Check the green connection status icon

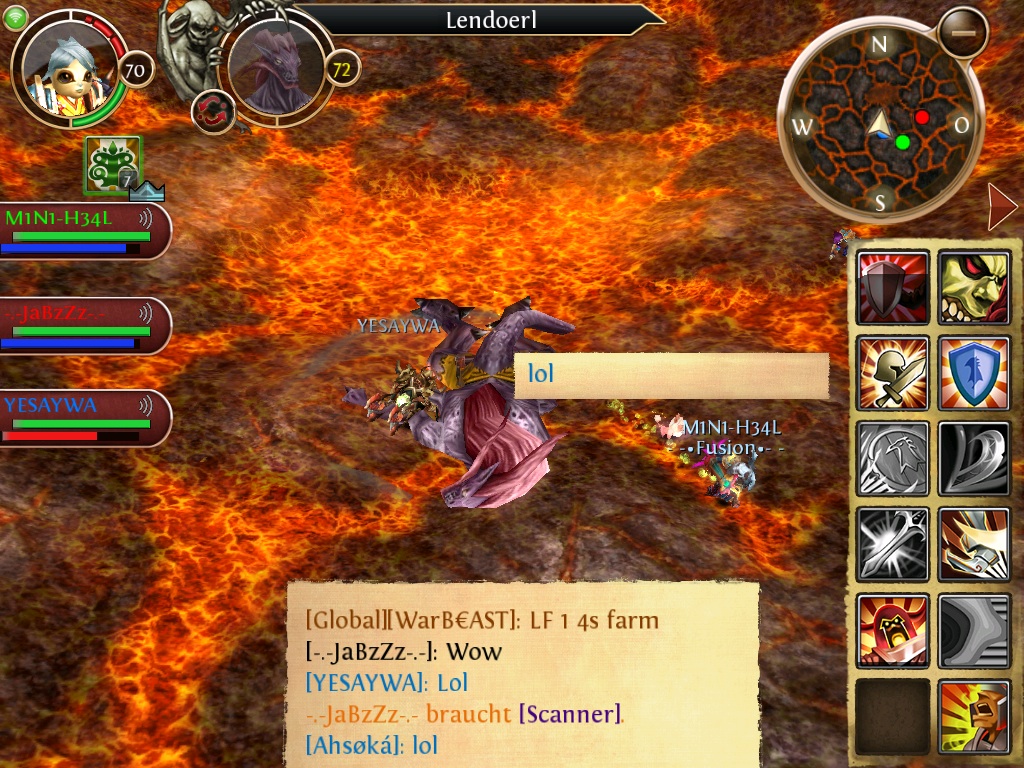[x=15, y=18]
